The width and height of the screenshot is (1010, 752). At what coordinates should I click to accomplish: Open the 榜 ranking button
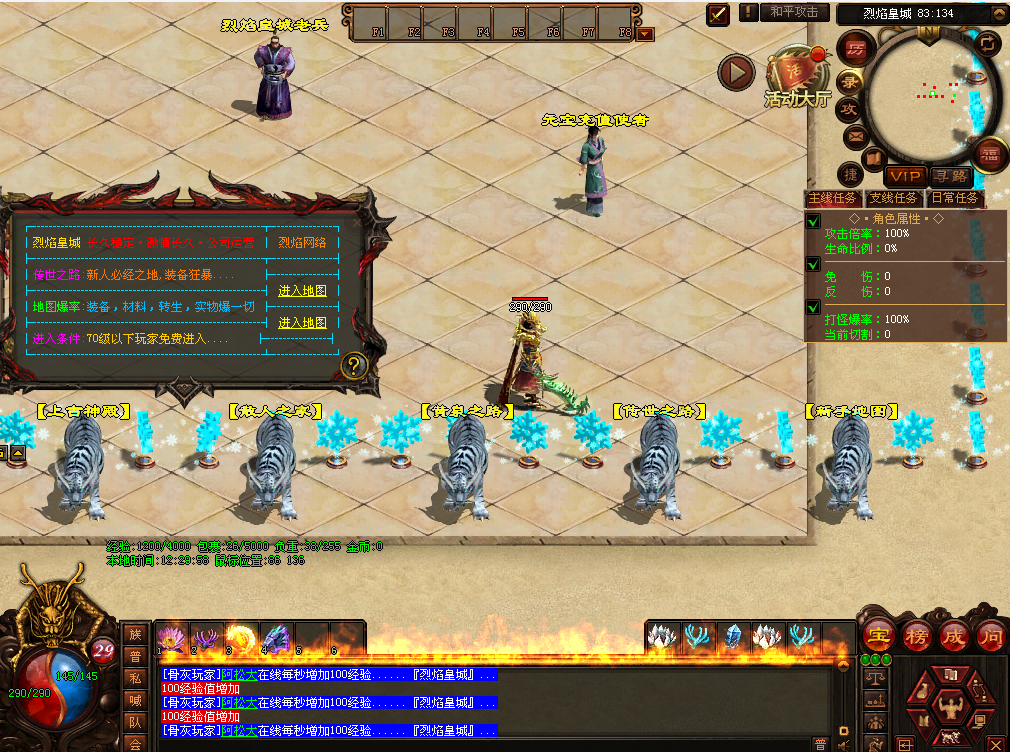916,635
